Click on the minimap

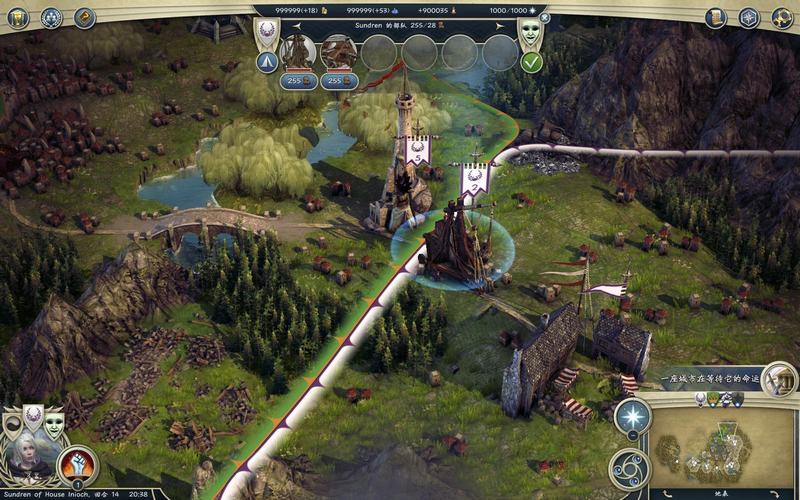pos(722,442)
